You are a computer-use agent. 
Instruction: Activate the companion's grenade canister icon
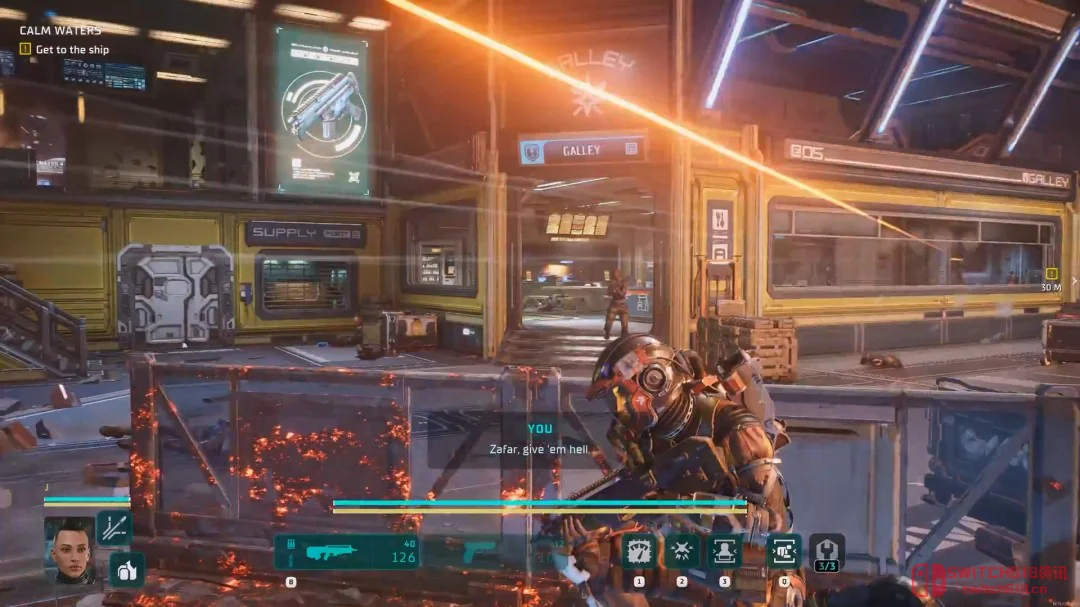click(x=127, y=569)
